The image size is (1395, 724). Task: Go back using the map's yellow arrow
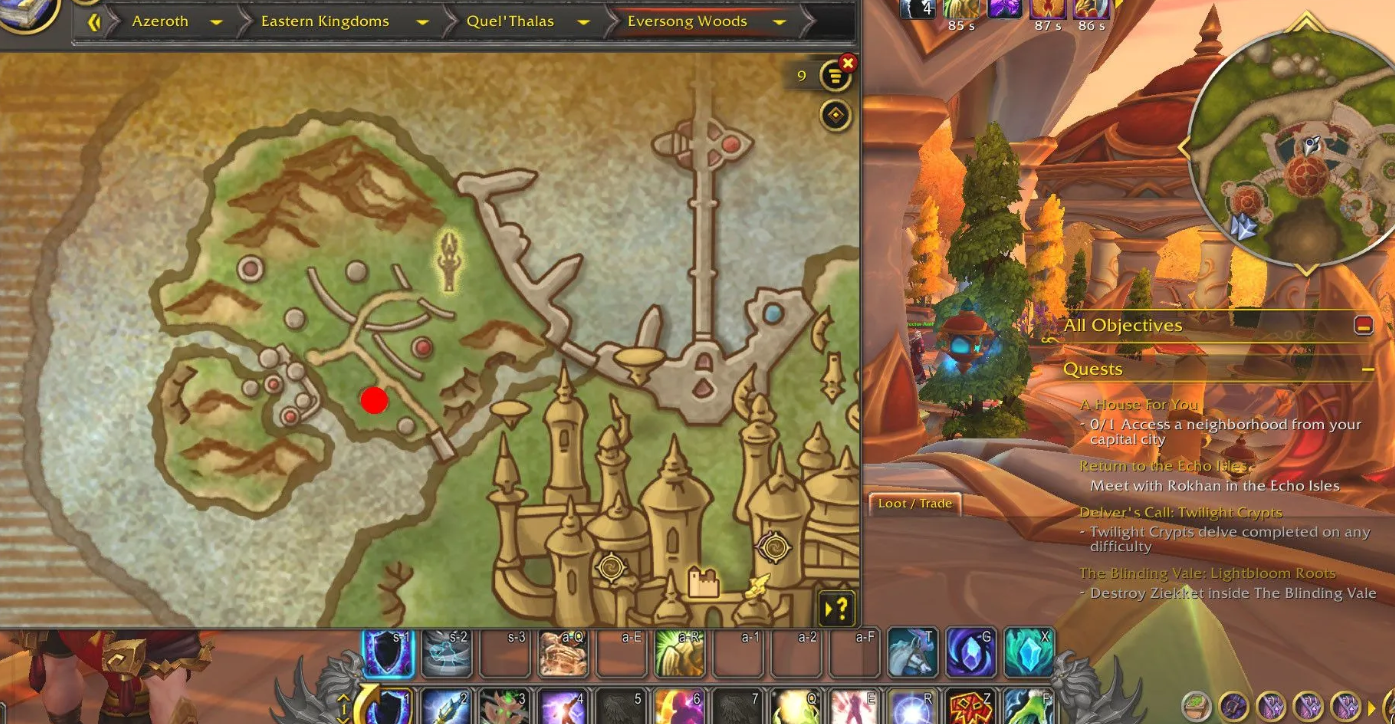click(95, 21)
